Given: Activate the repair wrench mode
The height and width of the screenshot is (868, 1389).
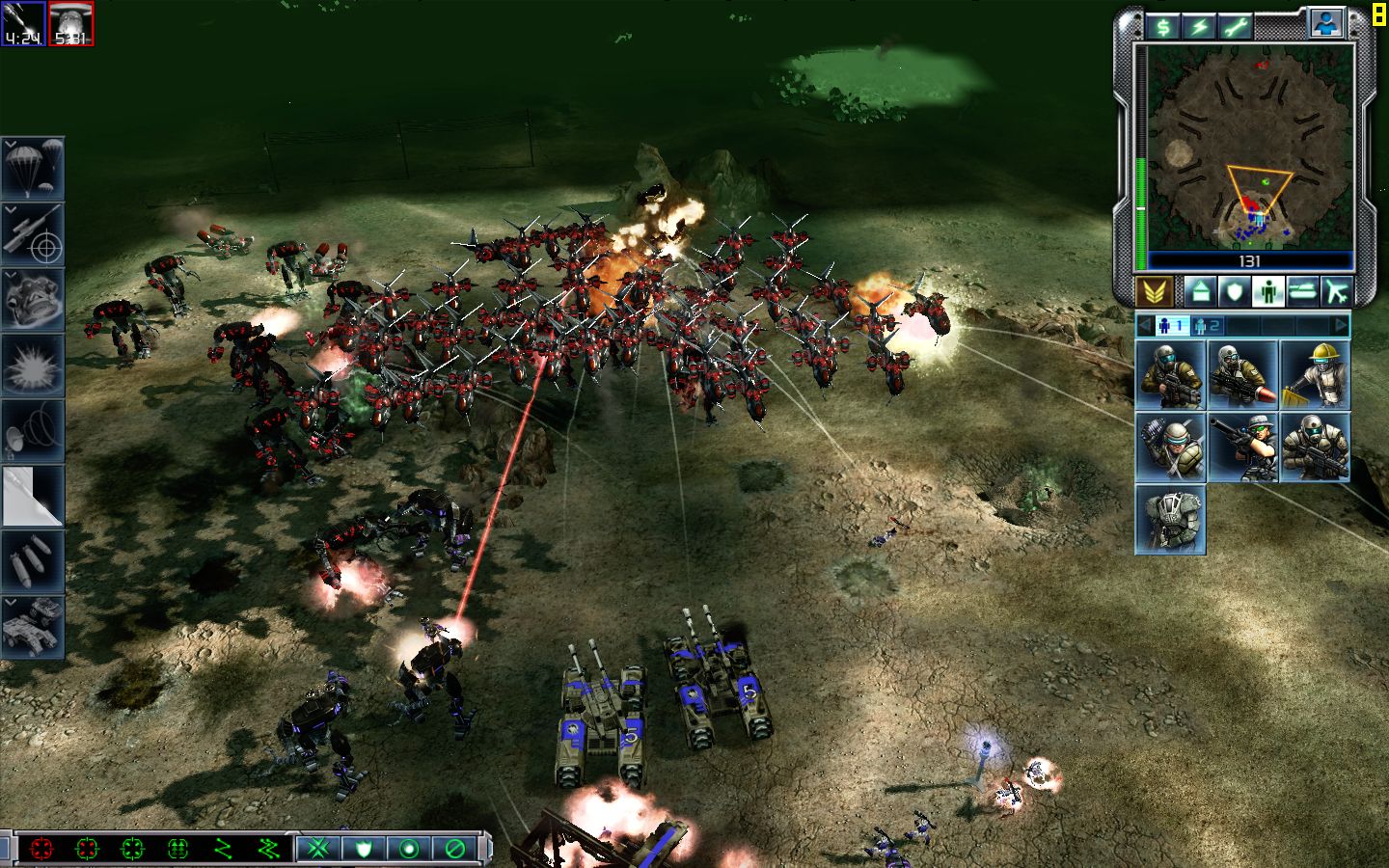Looking at the screenshot, I should pyautogui.click(x=1234, y=27).
